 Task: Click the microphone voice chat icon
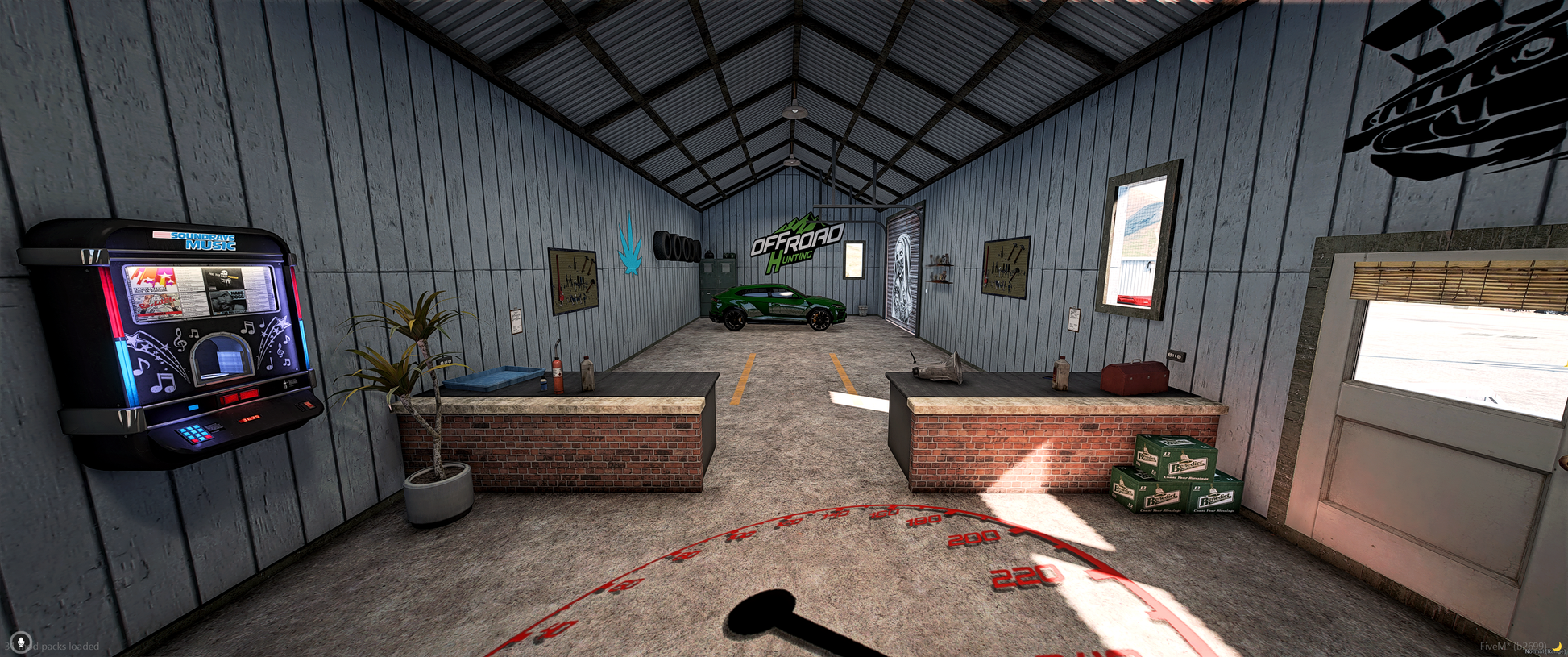tap(20, 642)
